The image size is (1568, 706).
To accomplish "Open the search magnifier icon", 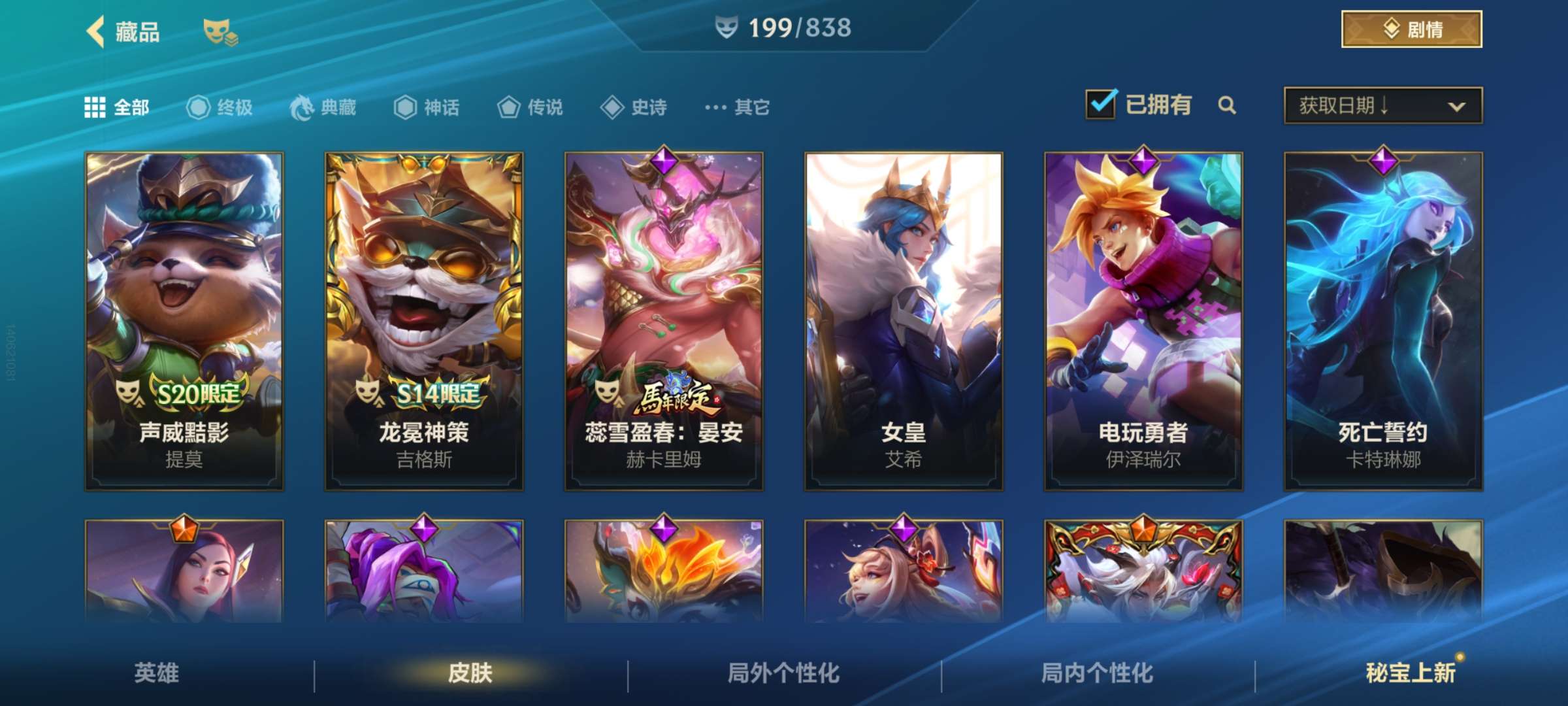I will click(1228, 105).
